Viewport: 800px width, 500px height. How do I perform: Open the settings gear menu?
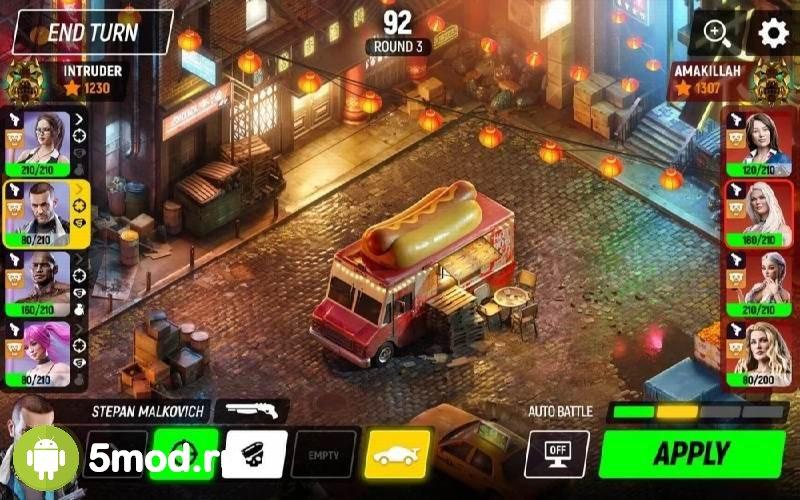coord(773,33)
